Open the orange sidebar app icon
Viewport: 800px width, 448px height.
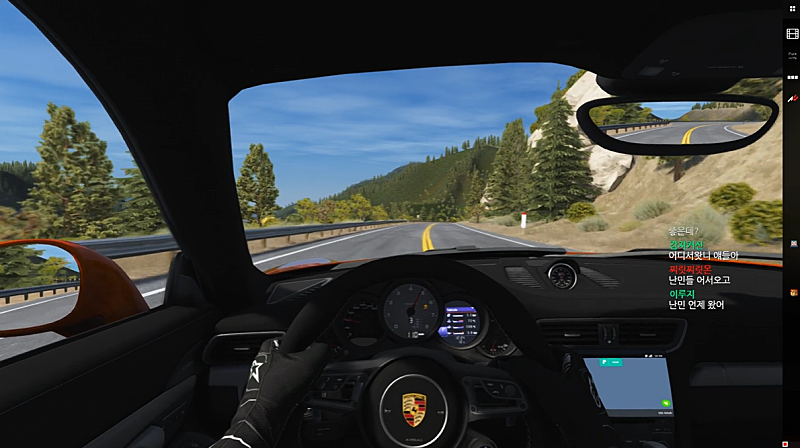pos(792,292)
